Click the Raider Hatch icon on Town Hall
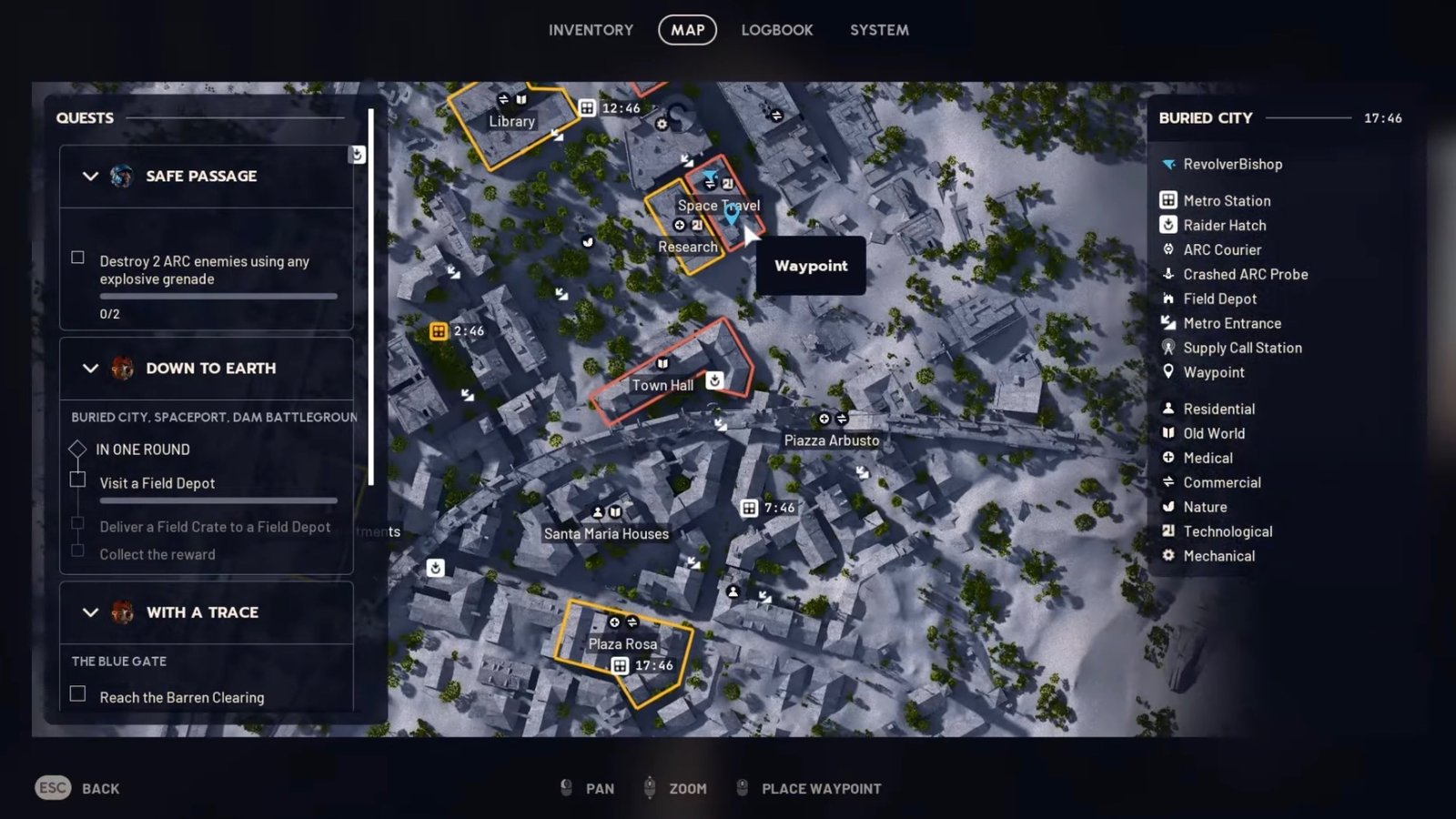Viewport: 1456px width, 819px height. pyautogui.click(x=714, y=380)
